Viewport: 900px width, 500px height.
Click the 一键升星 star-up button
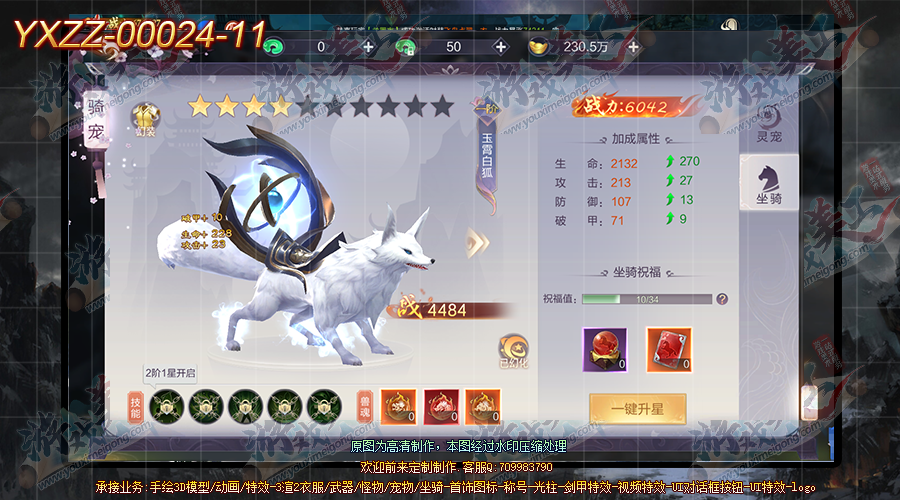pyautogui.click(x=638, y=409)
